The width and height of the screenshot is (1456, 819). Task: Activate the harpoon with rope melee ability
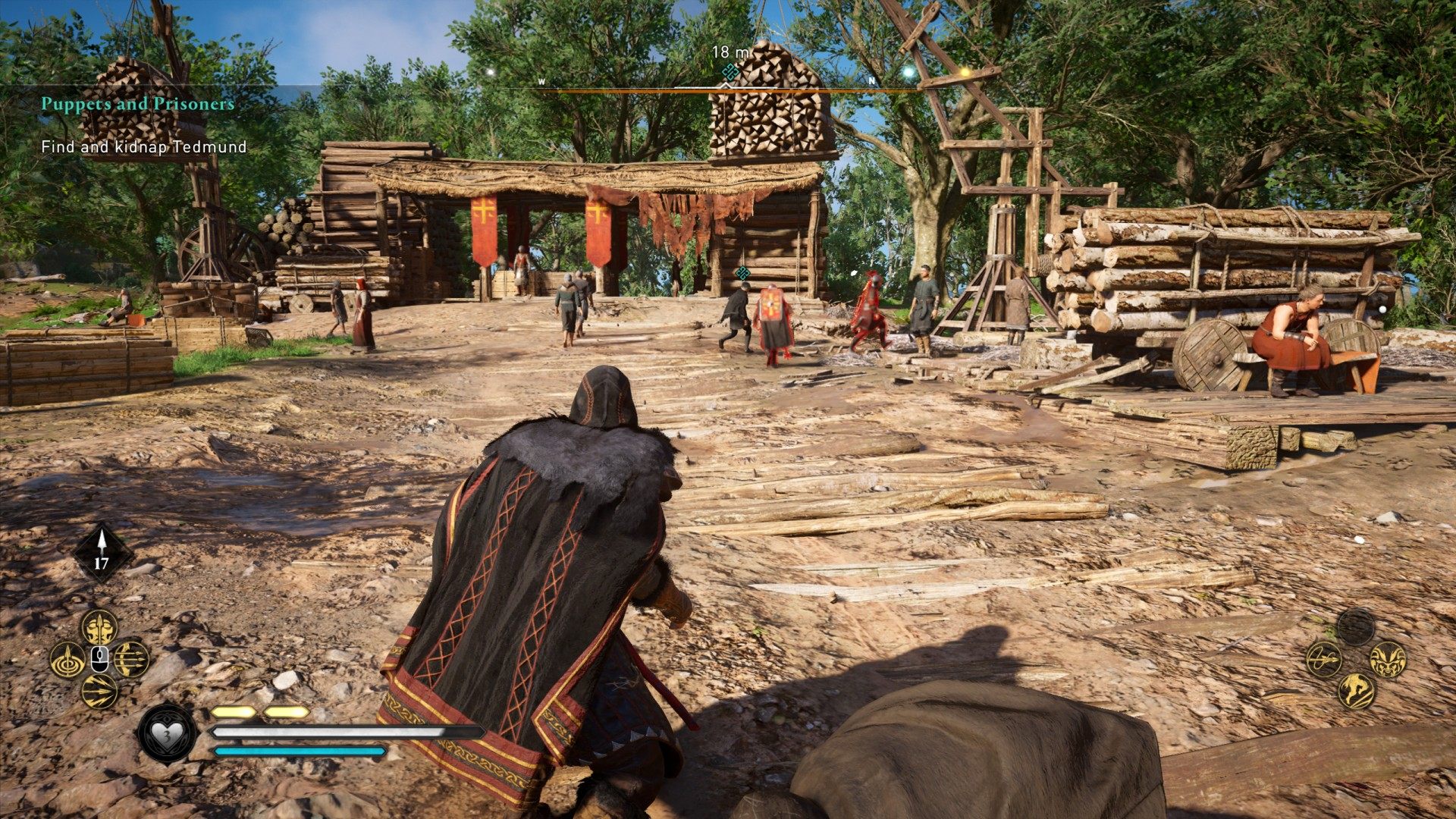1324,659
